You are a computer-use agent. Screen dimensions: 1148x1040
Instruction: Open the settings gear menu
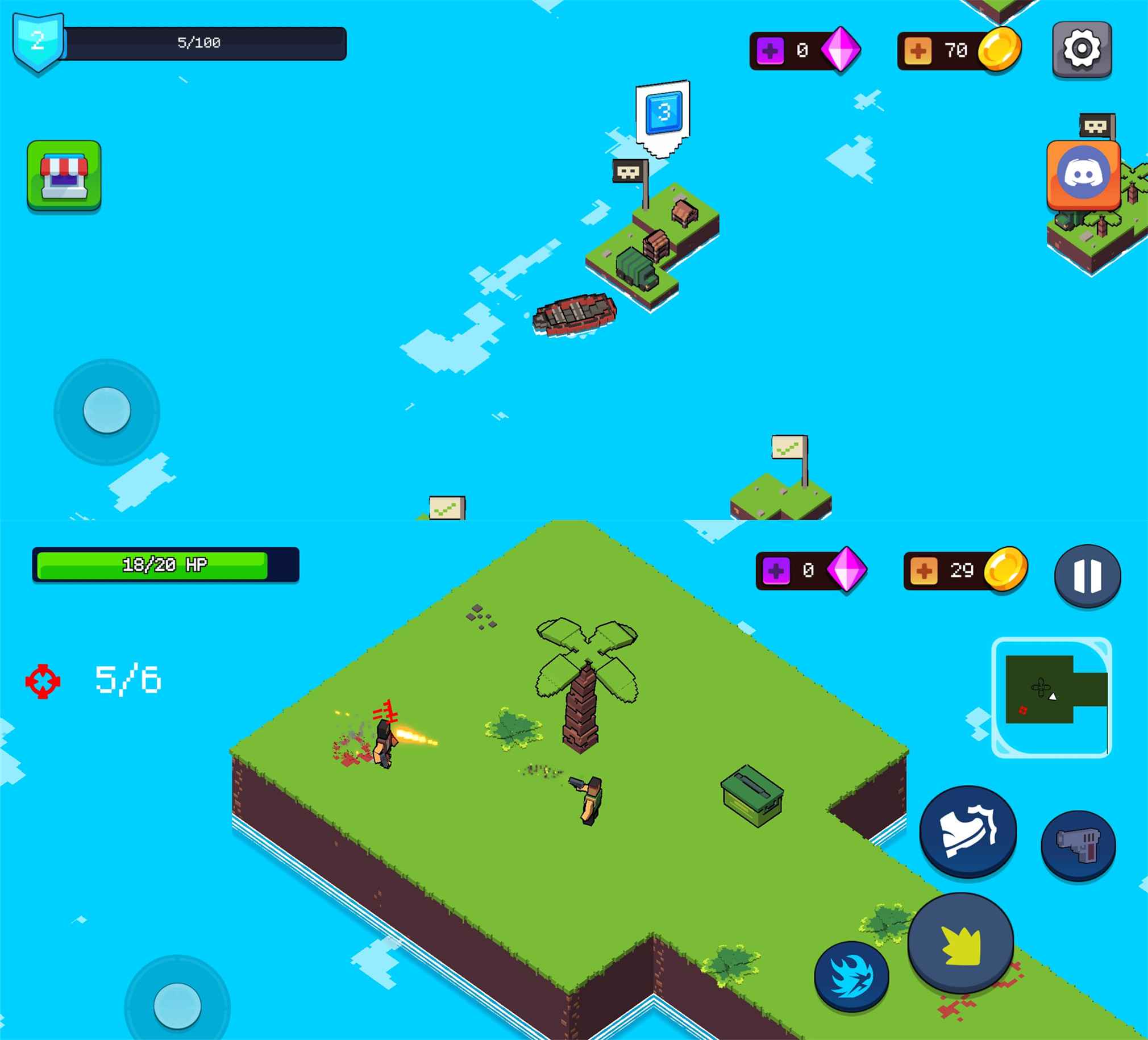[1082, 49]
